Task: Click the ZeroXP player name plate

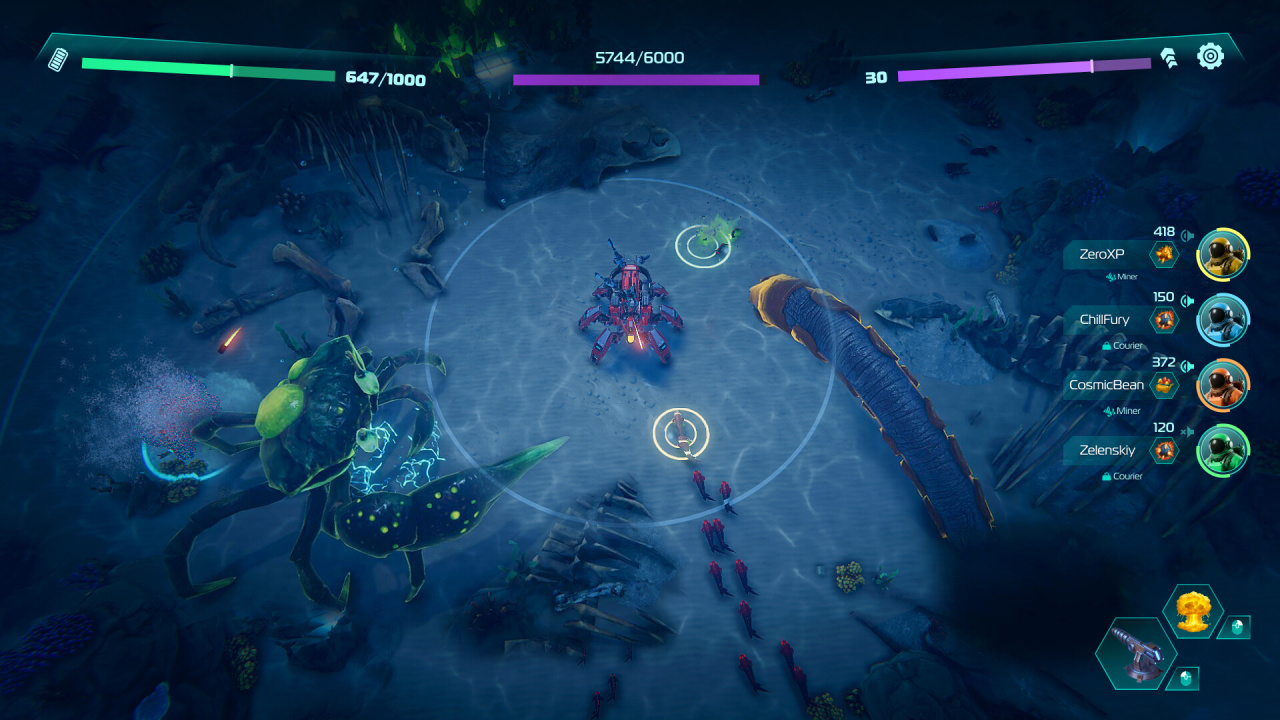Action: [1102, 255]
